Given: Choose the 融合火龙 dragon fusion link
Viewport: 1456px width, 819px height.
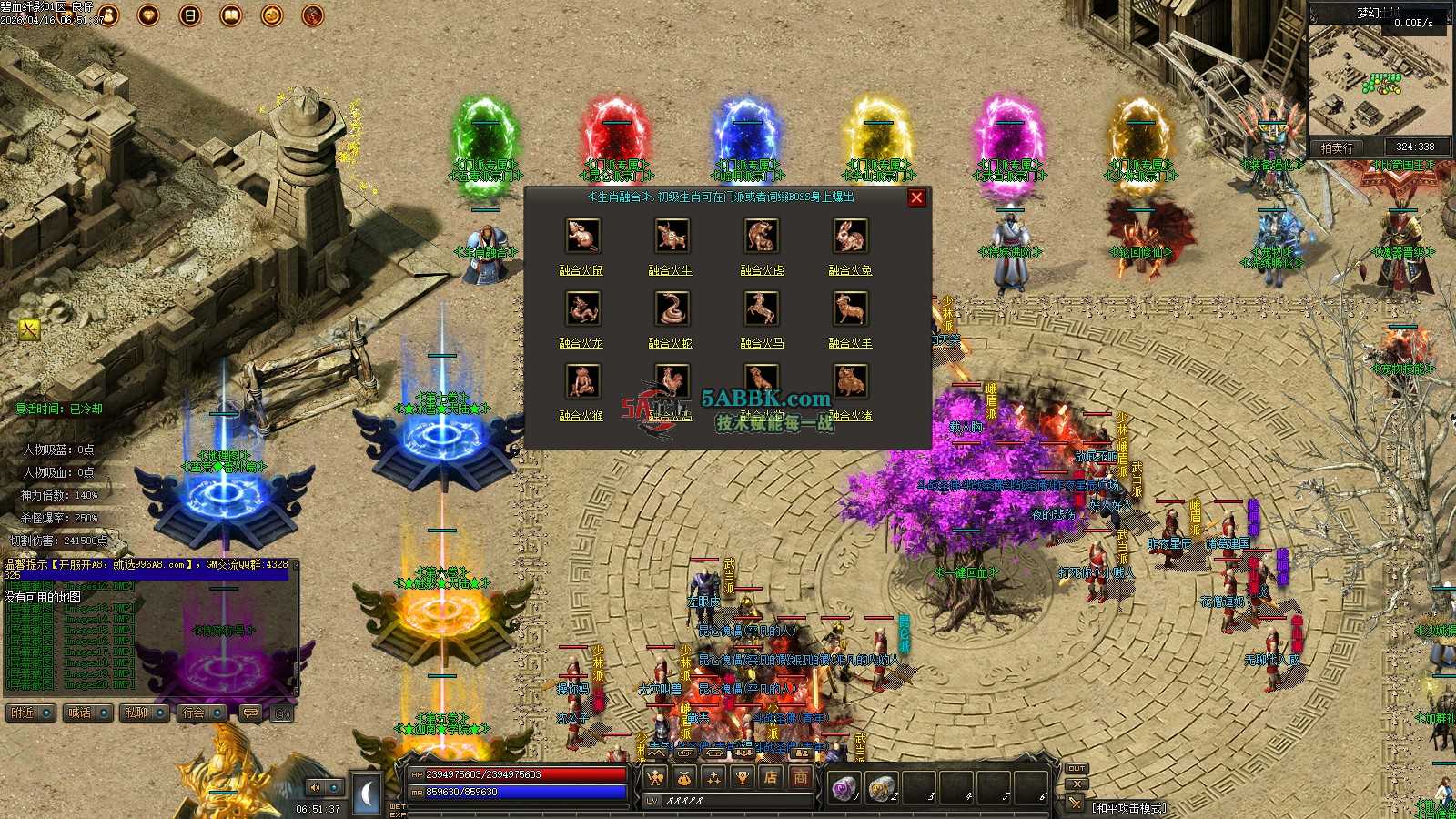Looking at the screenshot, I should coord(581,343).
